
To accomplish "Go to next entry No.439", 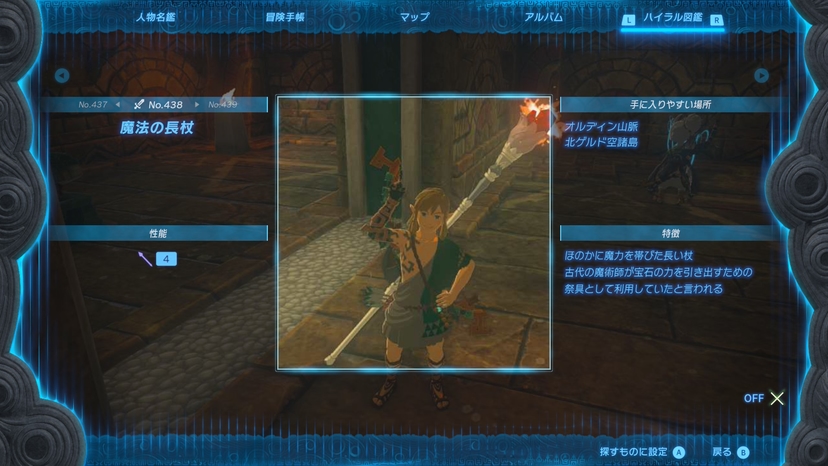I will point(222,104).
